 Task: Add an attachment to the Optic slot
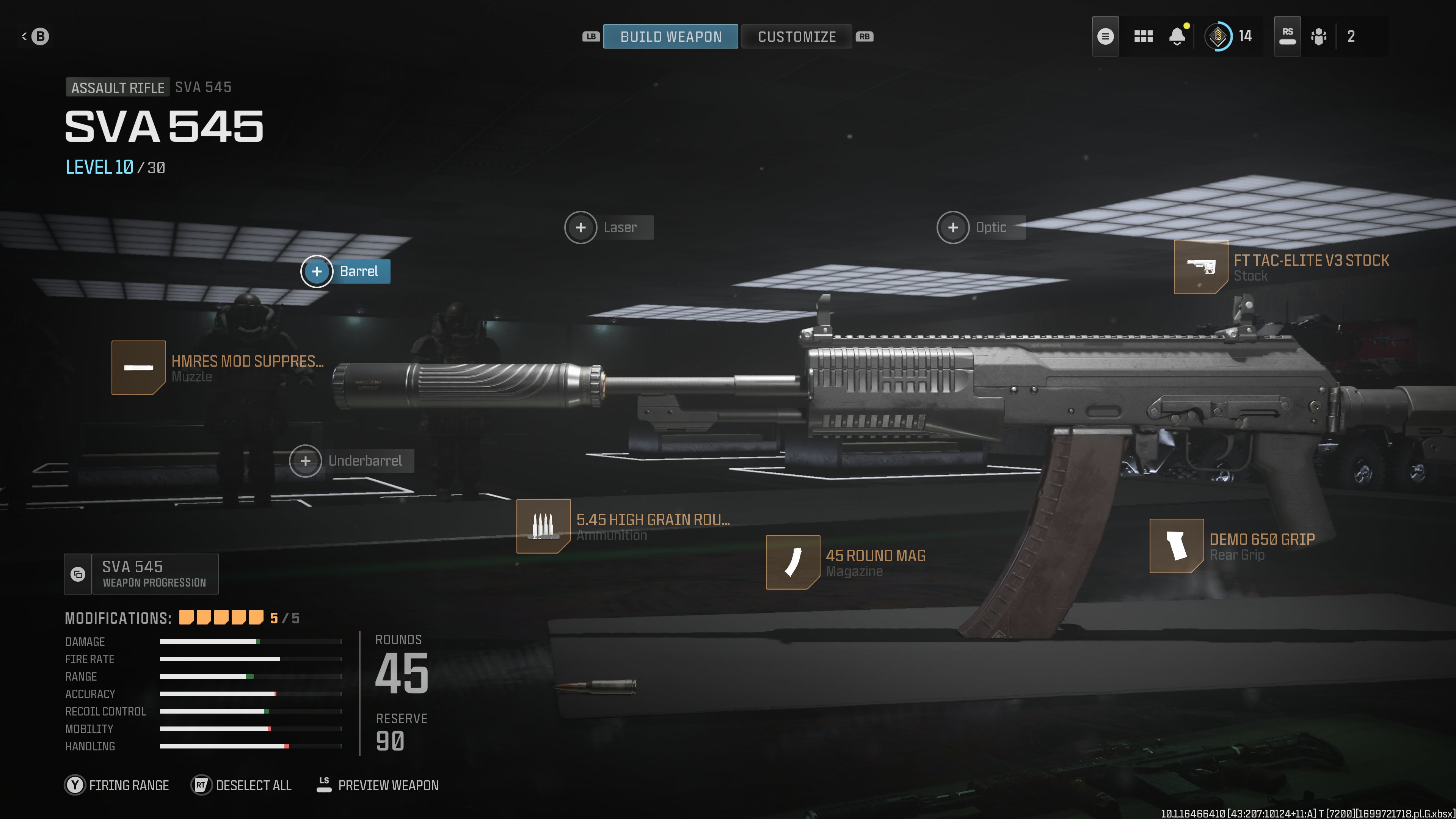(x=953, y=227)
